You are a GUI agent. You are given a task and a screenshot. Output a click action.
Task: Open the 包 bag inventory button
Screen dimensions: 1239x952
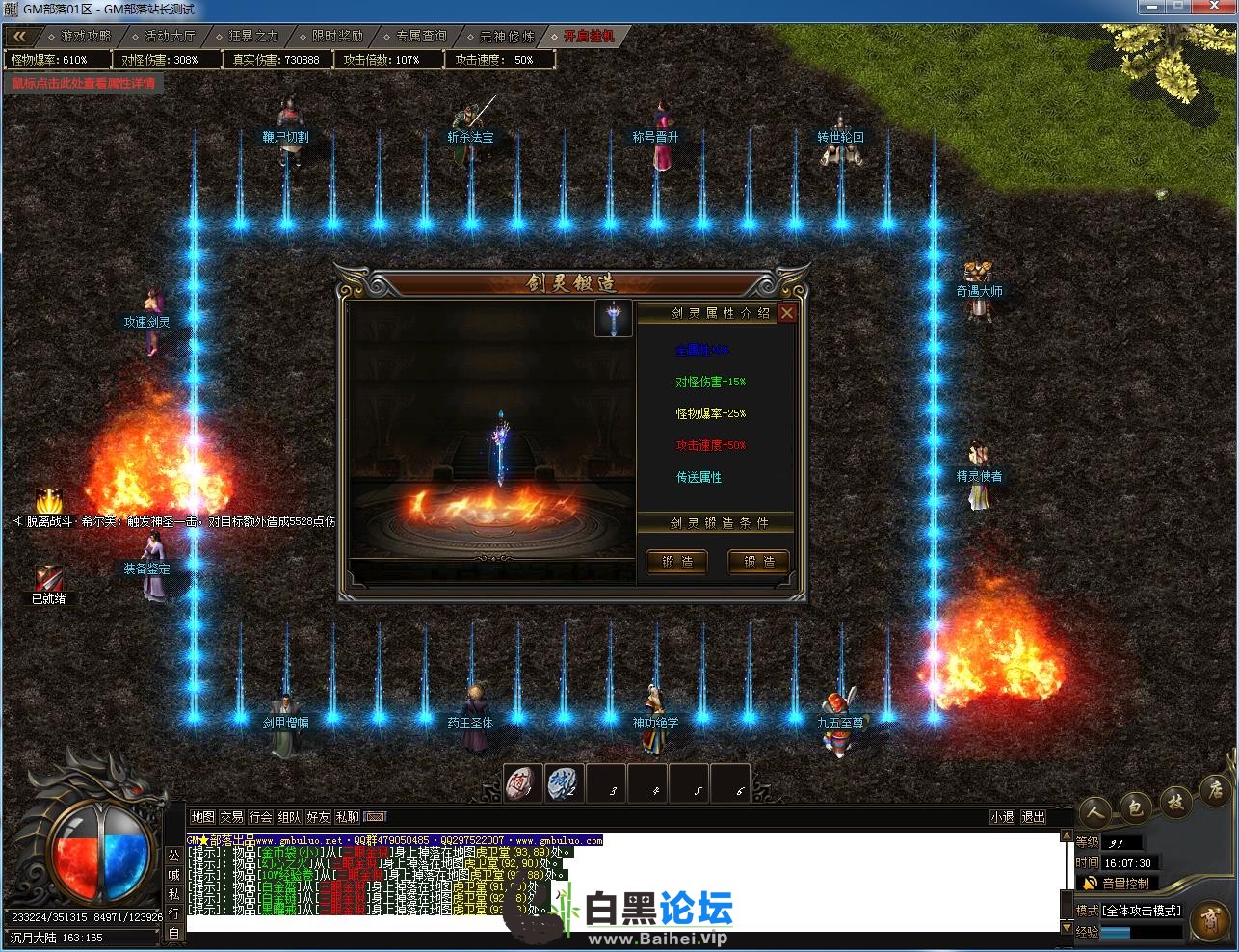(1136, 807)
